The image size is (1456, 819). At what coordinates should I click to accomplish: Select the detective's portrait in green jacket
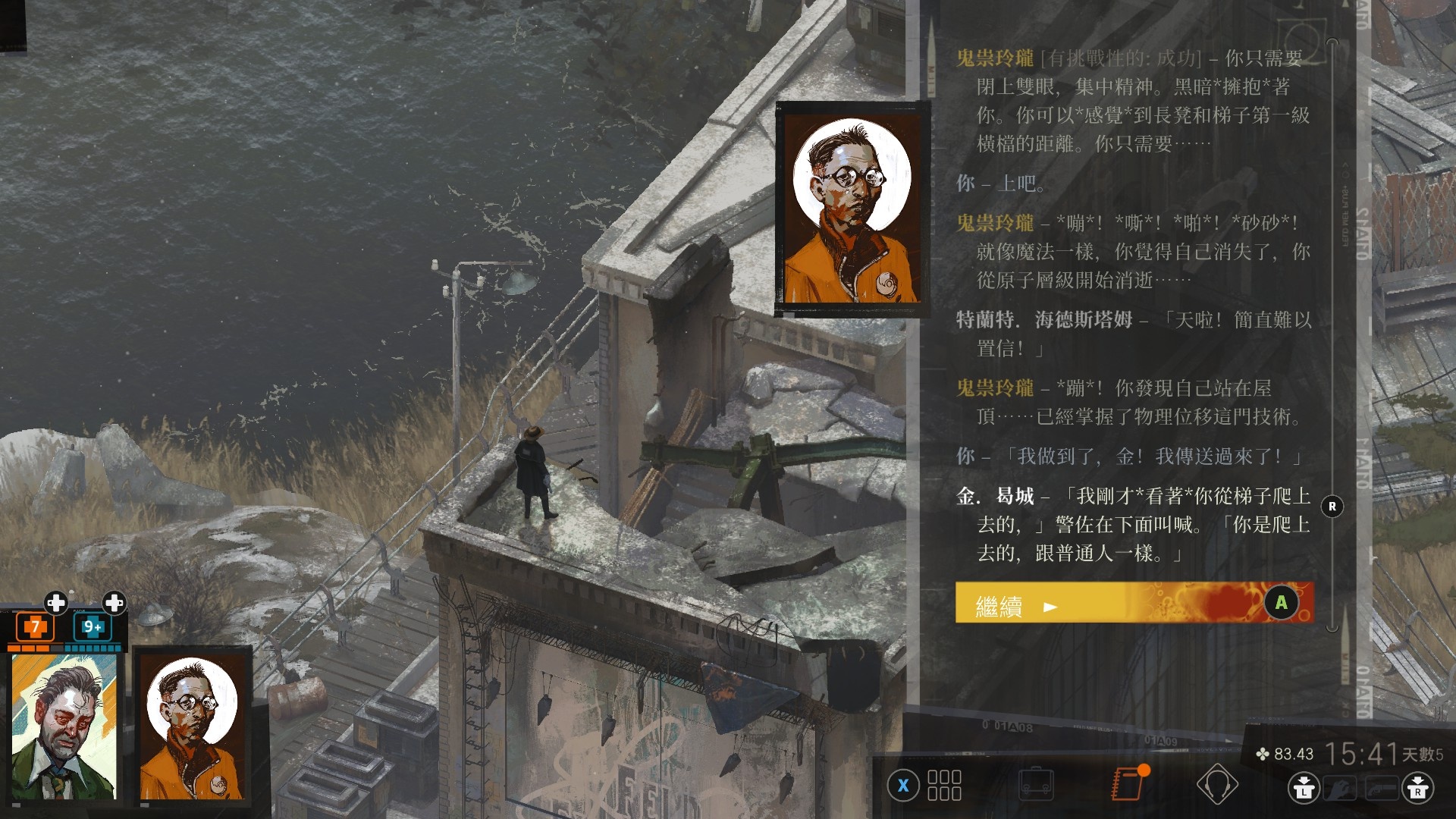coord(64,726)
